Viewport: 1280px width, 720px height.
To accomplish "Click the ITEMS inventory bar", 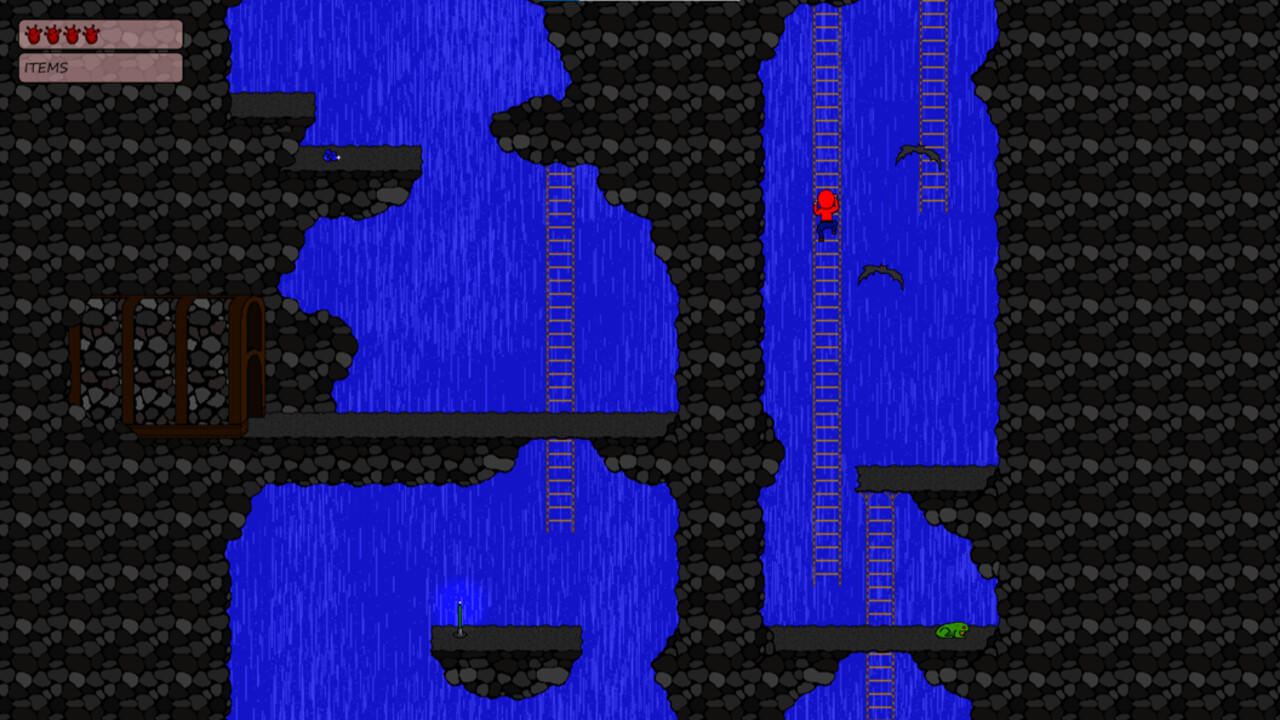I will [x=100, y=68].
